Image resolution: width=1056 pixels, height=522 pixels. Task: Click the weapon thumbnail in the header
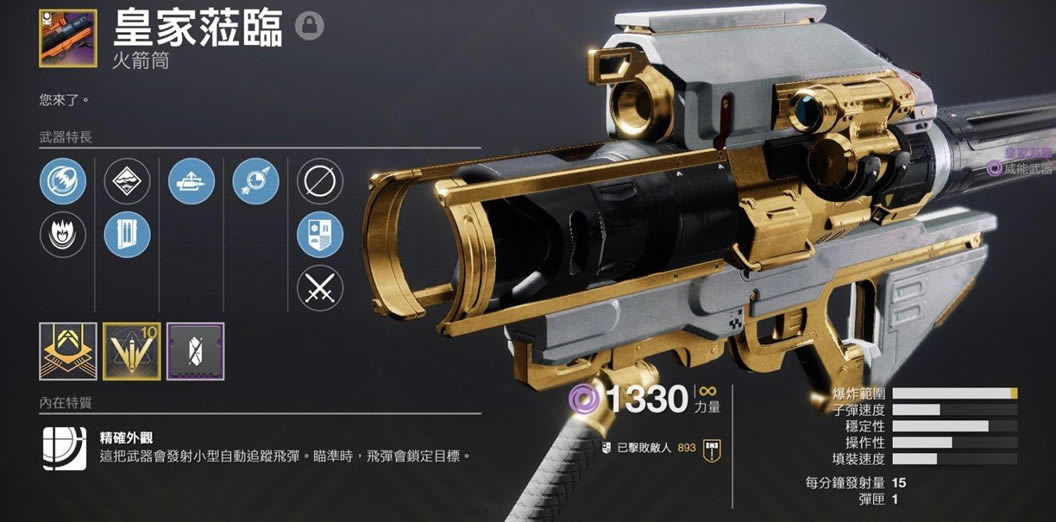click(x=68, y=38)
